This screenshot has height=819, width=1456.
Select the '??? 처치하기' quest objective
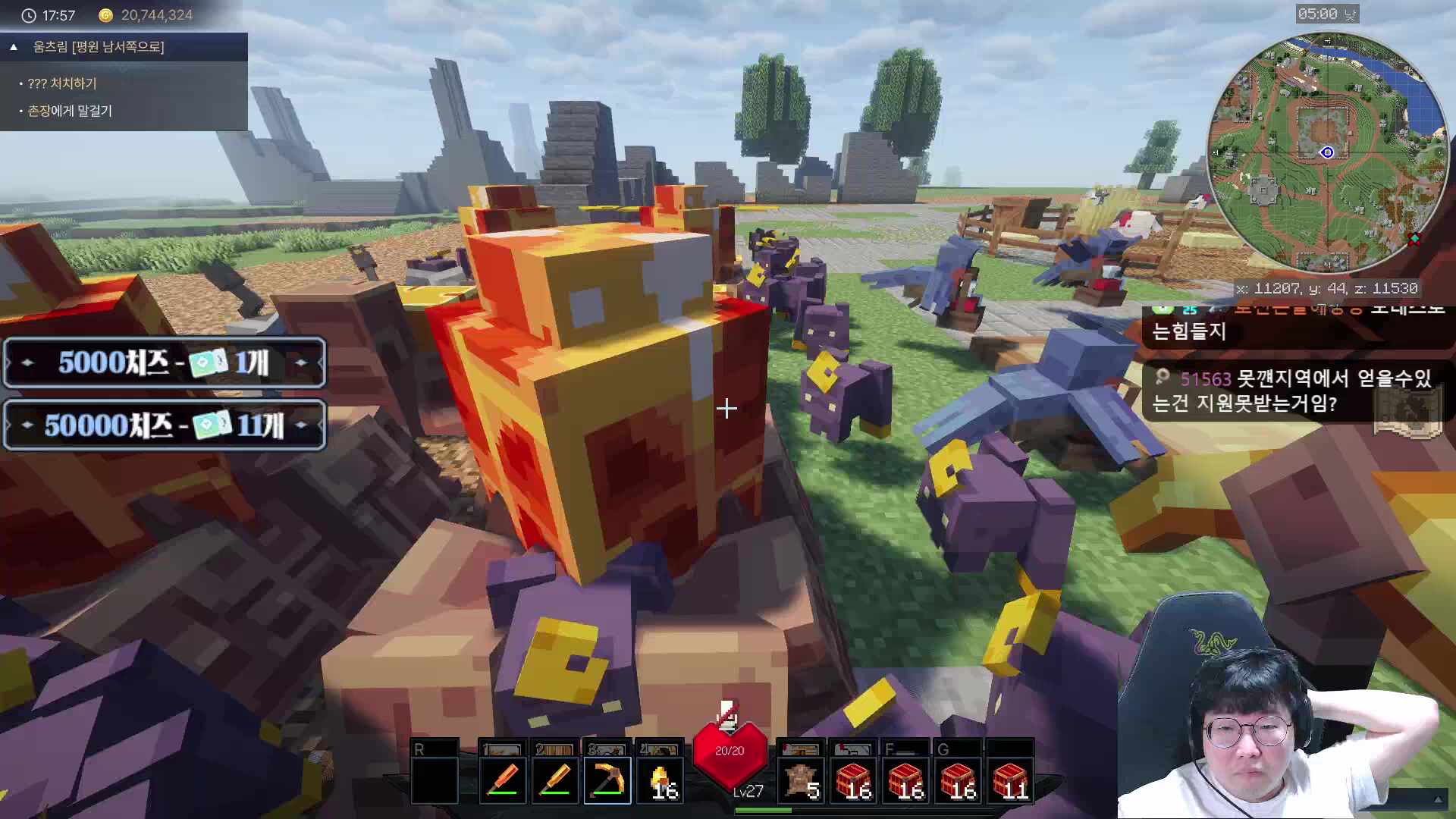tap(61, 83)
